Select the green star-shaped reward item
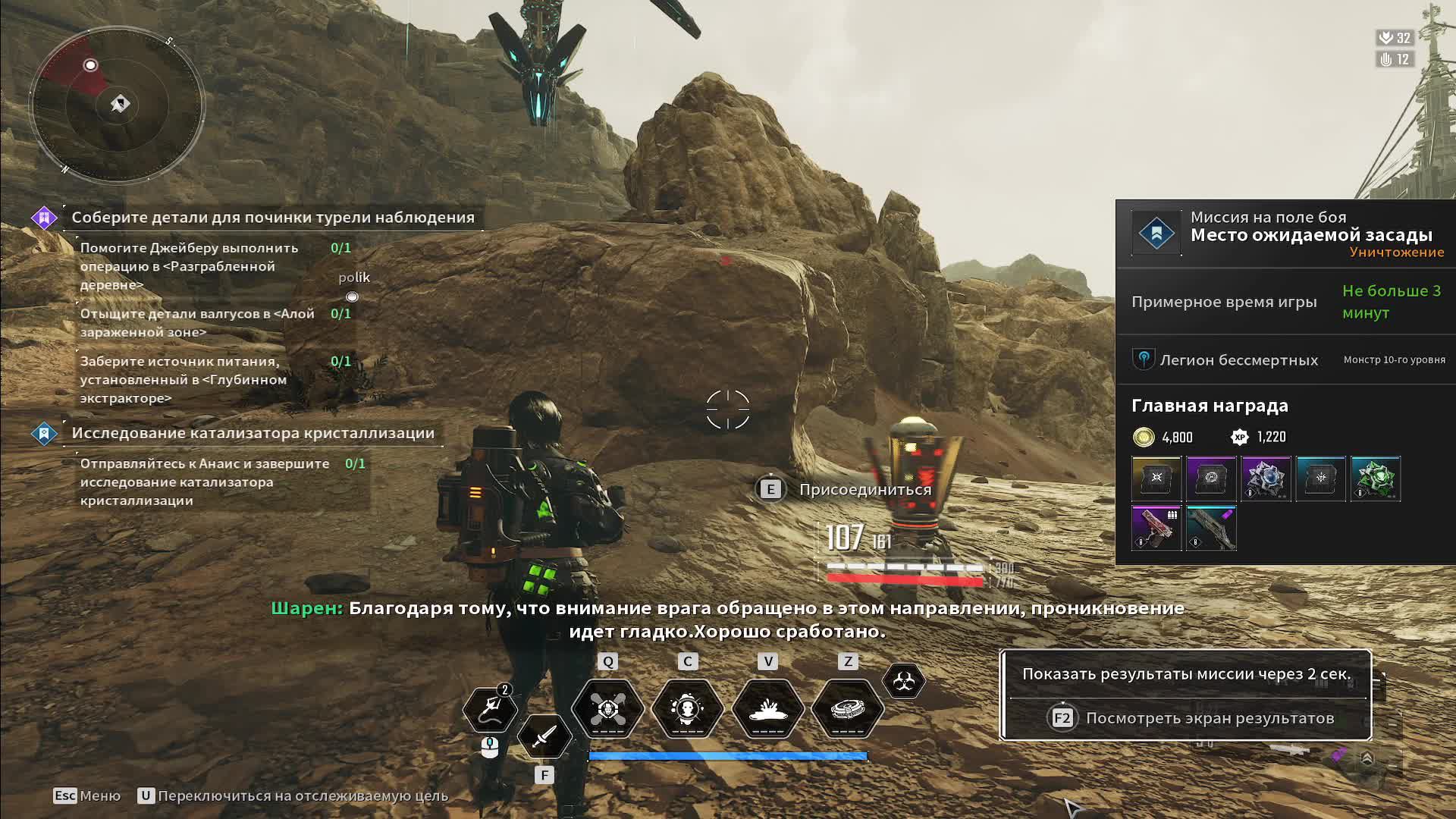 point(1375,479)
